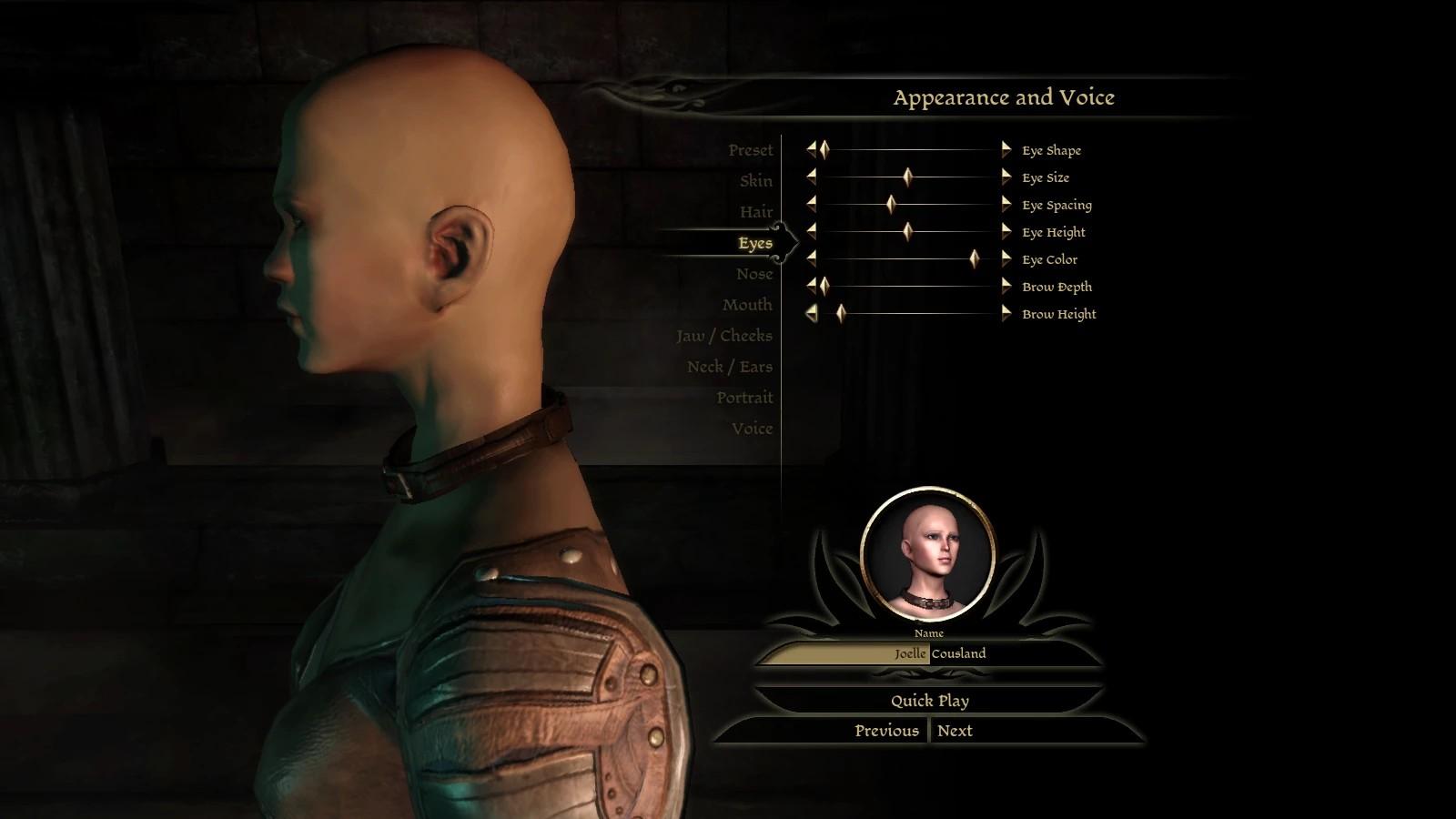1456x819 pixels.
Task: Select the Neck / Ears category
Action: coord(729,367)
